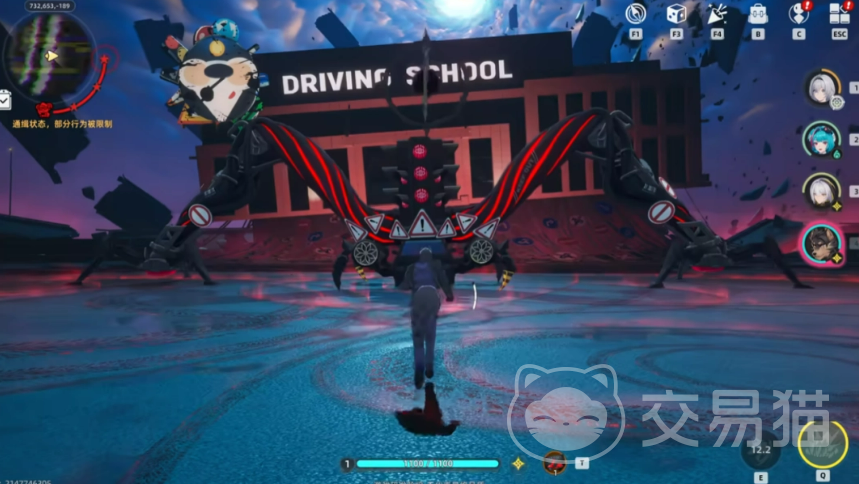The height and width of the screenshot is (484, 859).
Task: Switch to the first silver-haired character portrait
Action: [x=821, y=87]
